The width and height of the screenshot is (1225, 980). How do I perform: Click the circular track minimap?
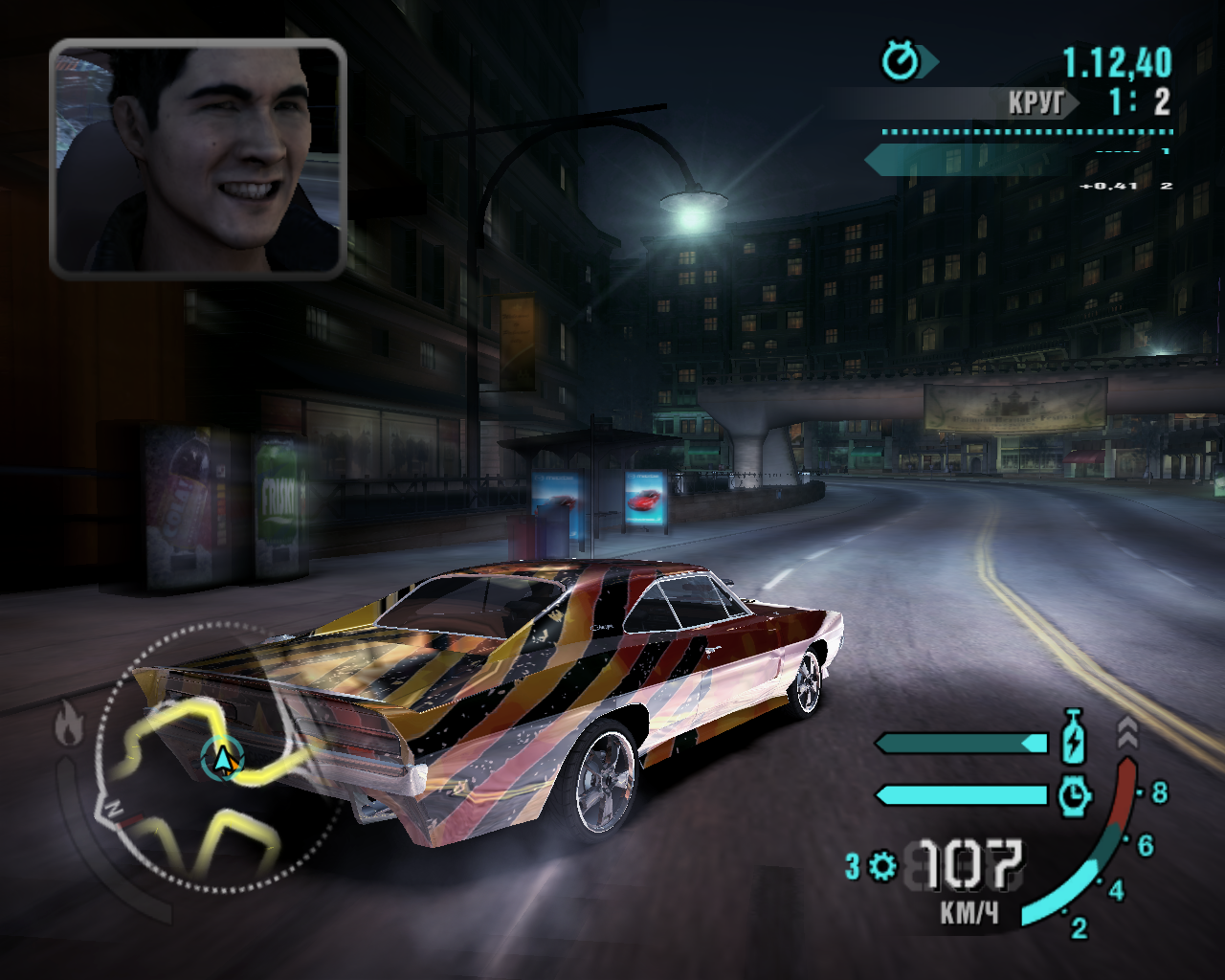(218, 758)
